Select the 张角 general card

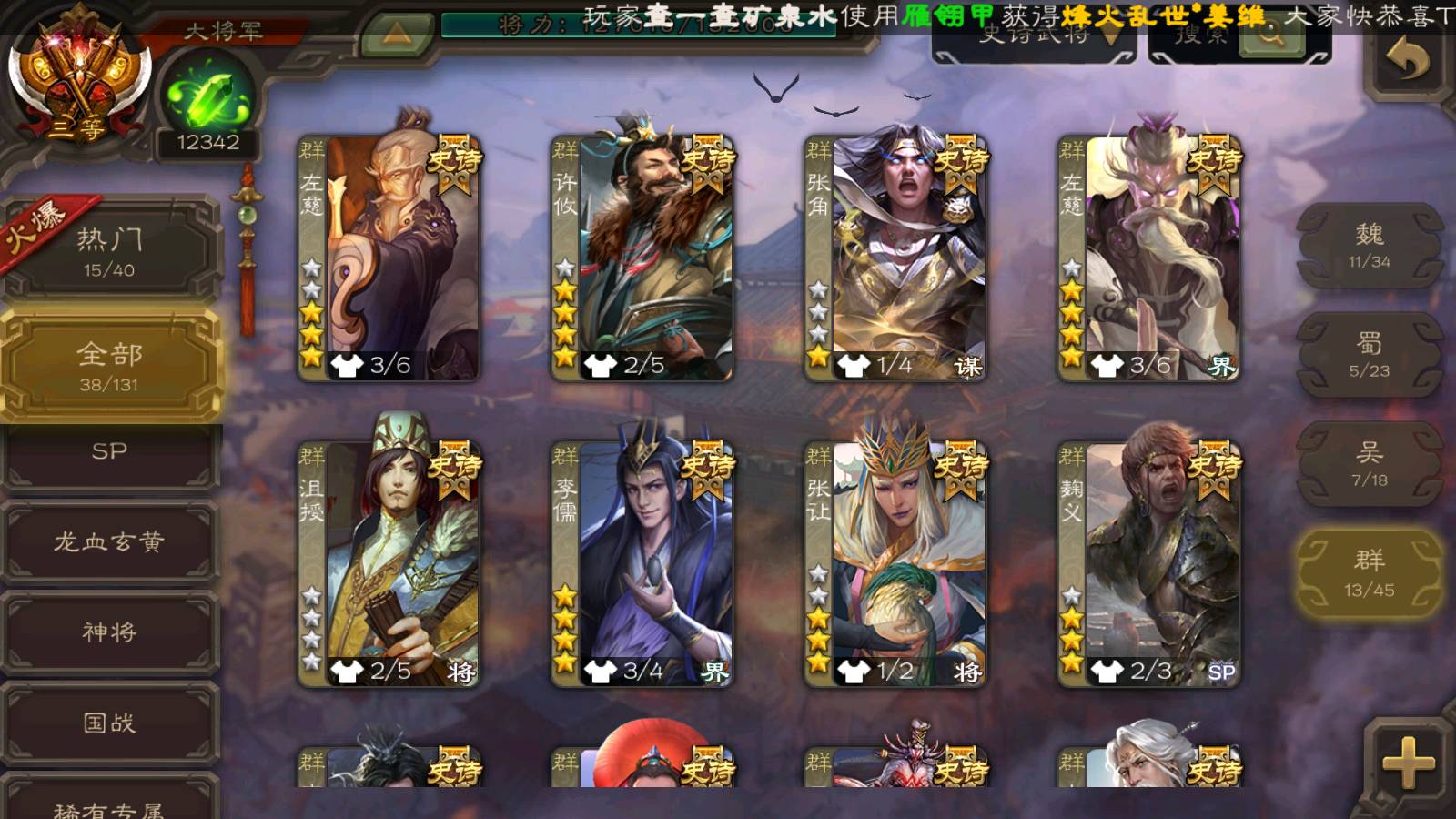click(x=895, y=258)
